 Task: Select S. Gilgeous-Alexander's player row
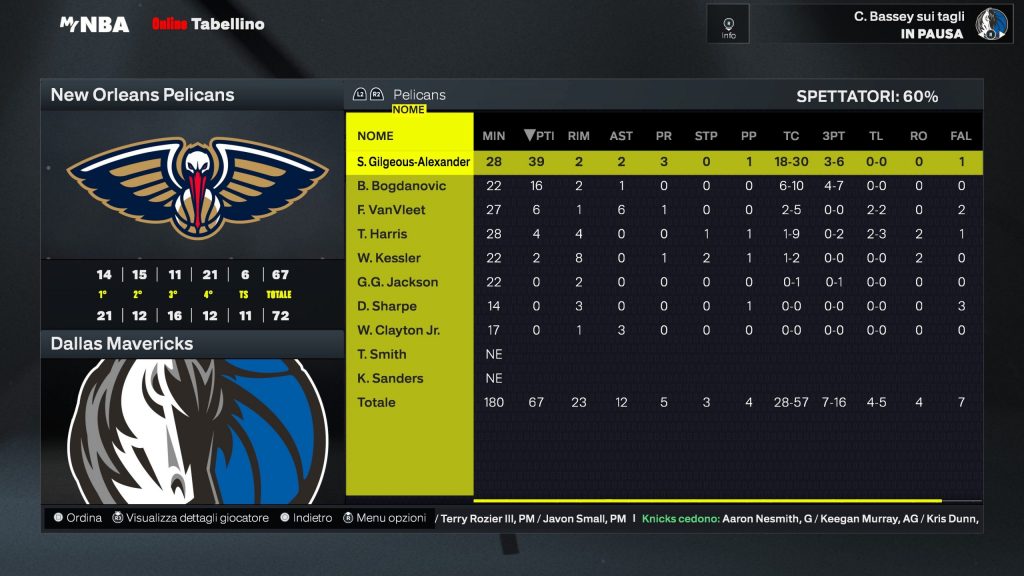(413, 162)
